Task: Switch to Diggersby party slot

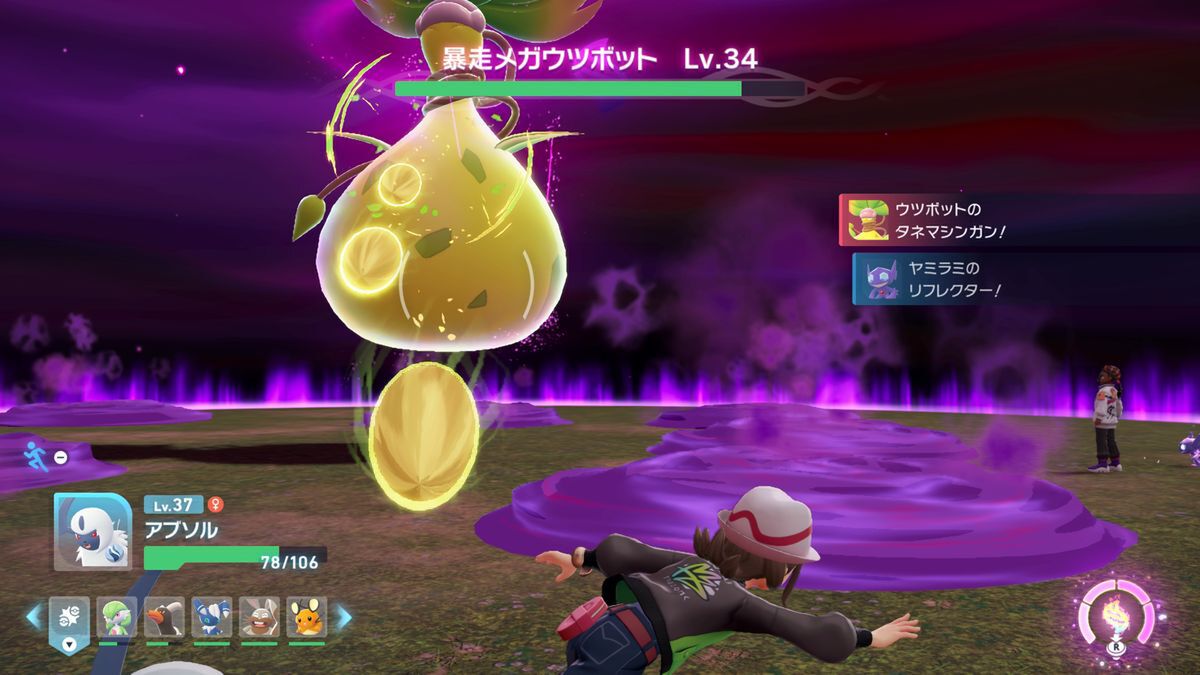Action: click(259, 617)
